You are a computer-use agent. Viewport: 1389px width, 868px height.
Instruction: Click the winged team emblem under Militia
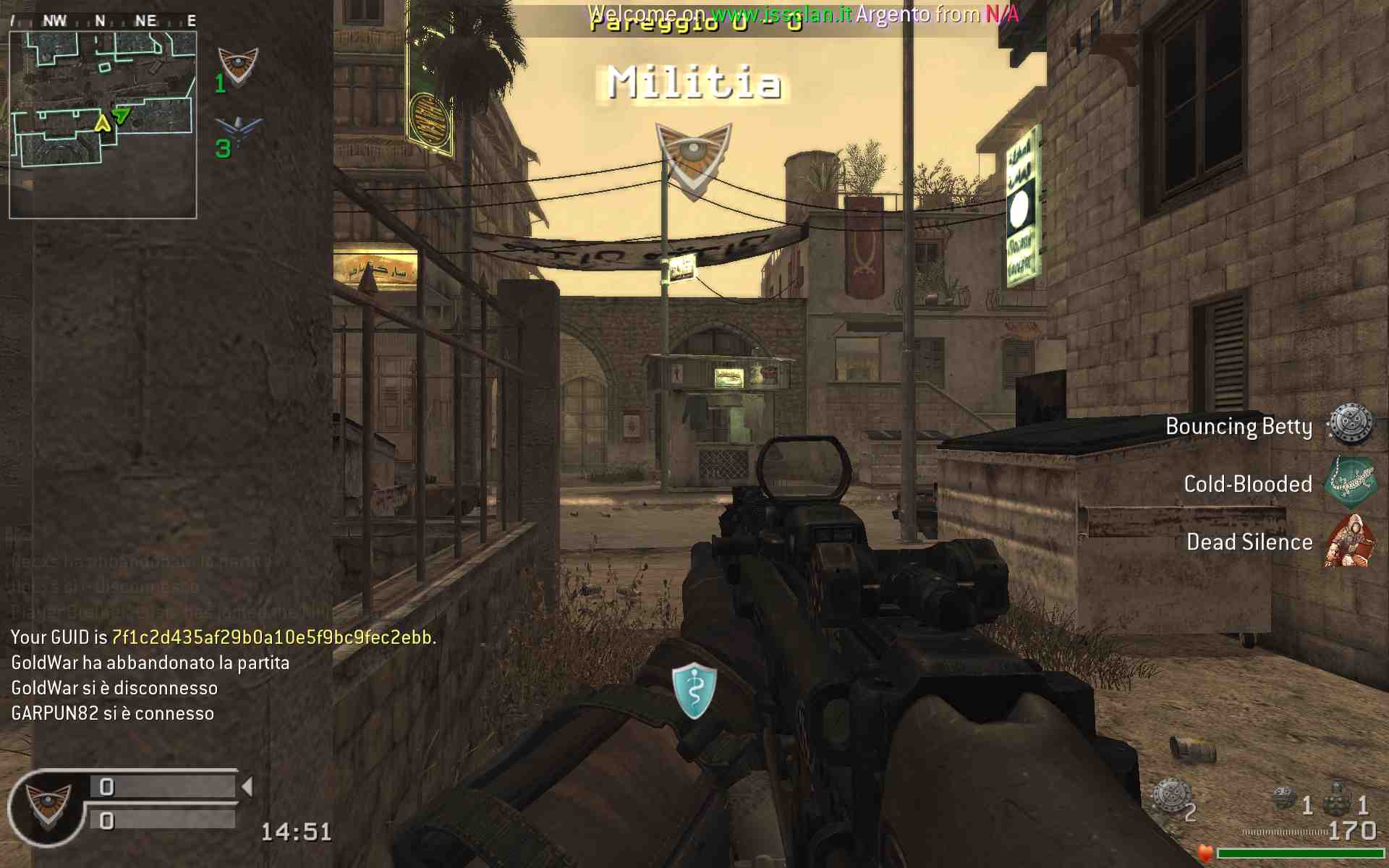693,159
